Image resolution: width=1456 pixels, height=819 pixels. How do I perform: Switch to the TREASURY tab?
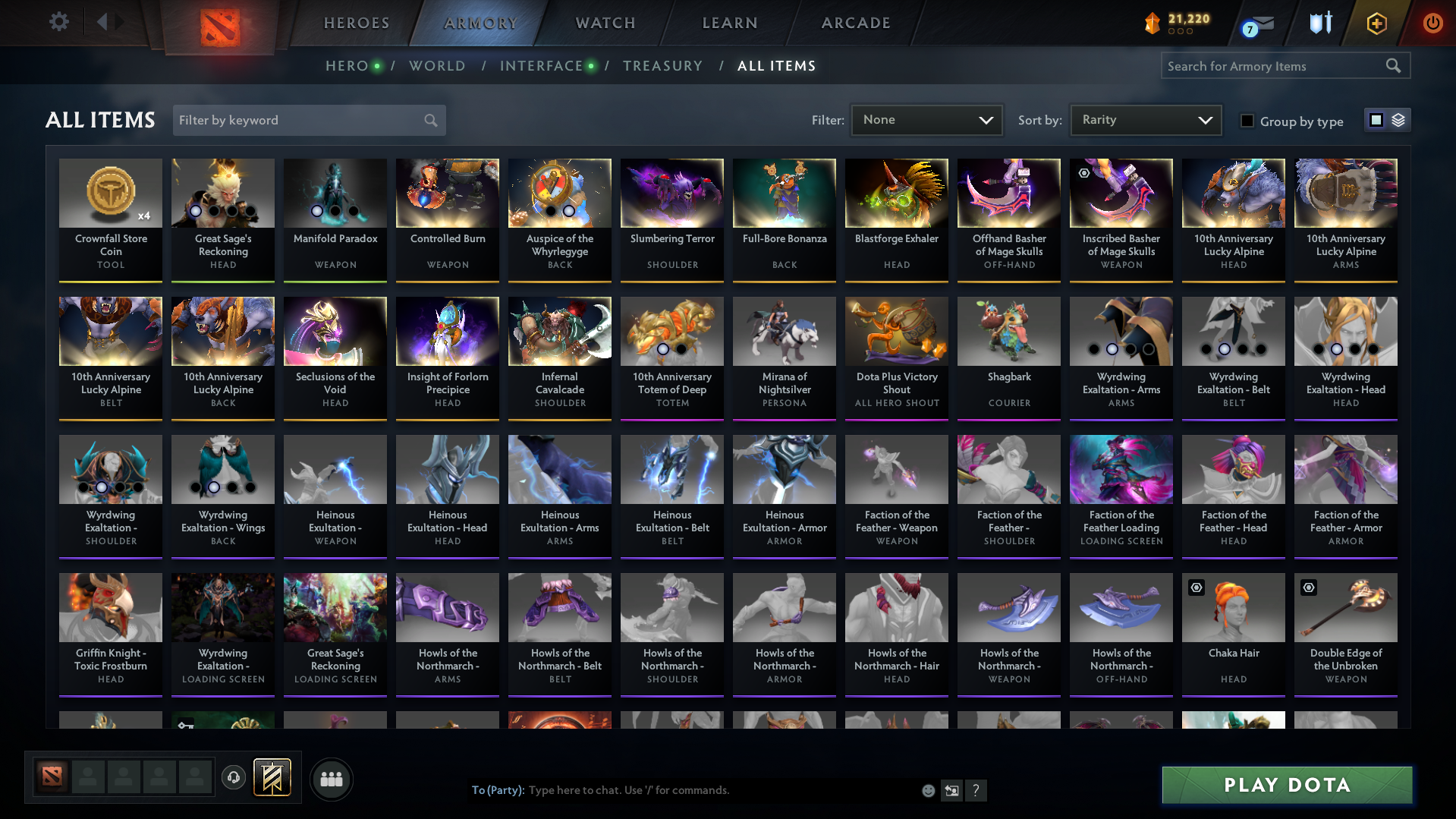662,66
